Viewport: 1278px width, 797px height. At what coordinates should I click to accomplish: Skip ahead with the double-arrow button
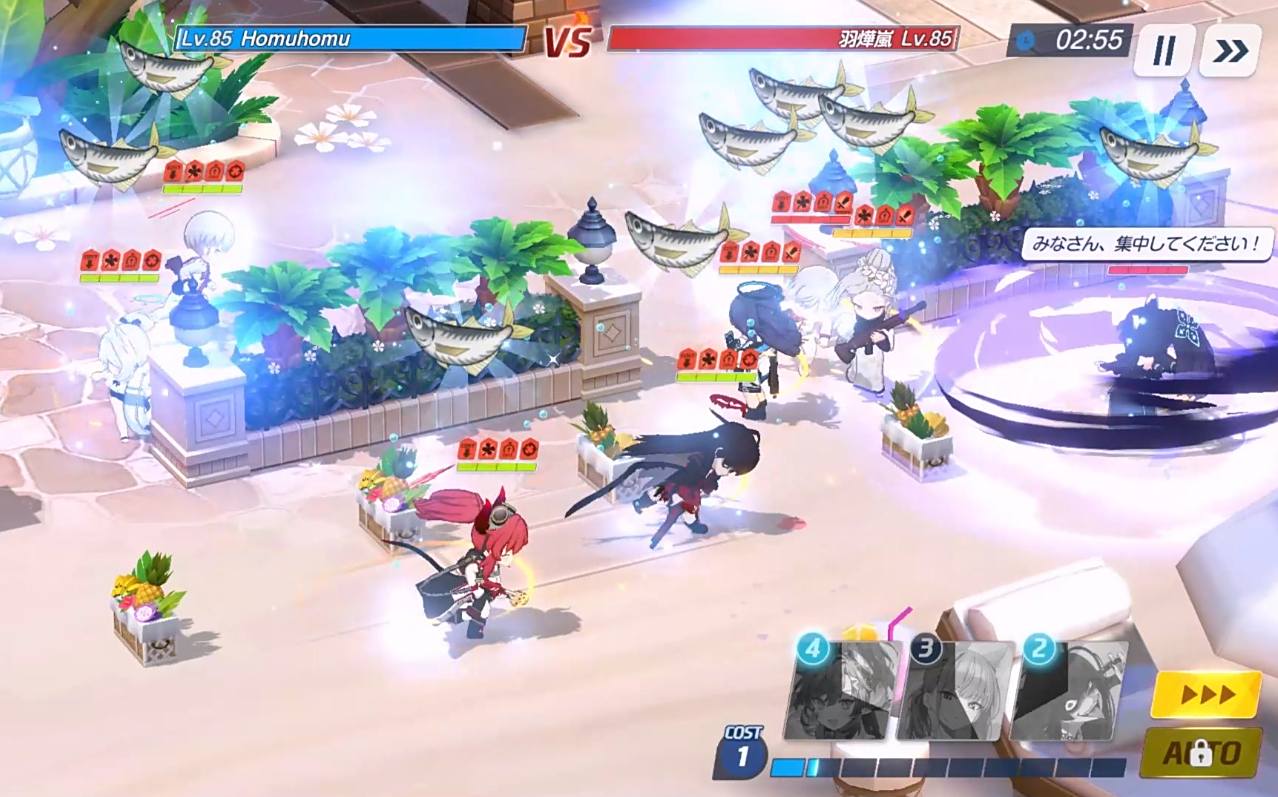pos(1230,50)
